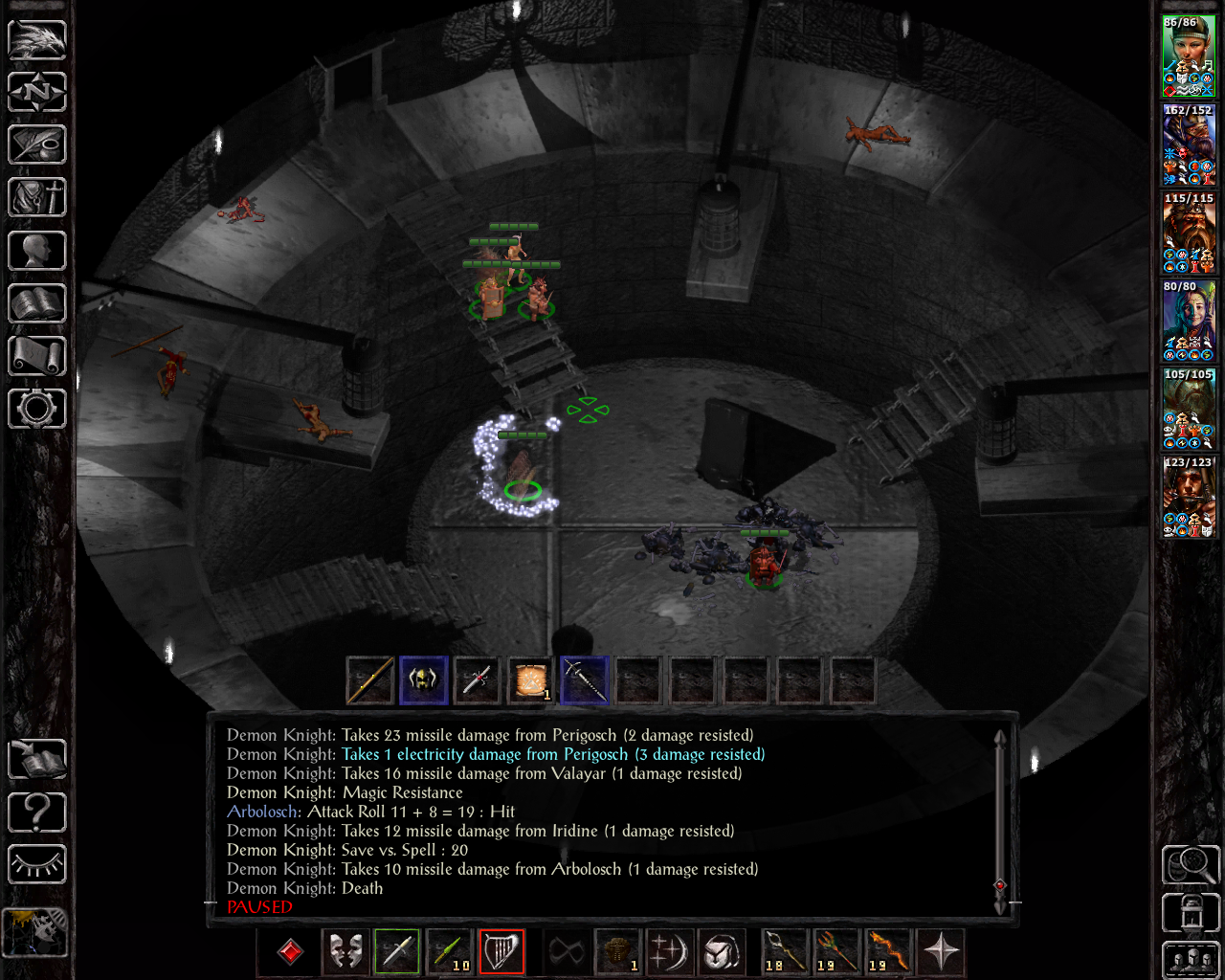Click the helmet icon in the quick bar
Viewport: 1225px width, 980px height.
click(423, 680)
